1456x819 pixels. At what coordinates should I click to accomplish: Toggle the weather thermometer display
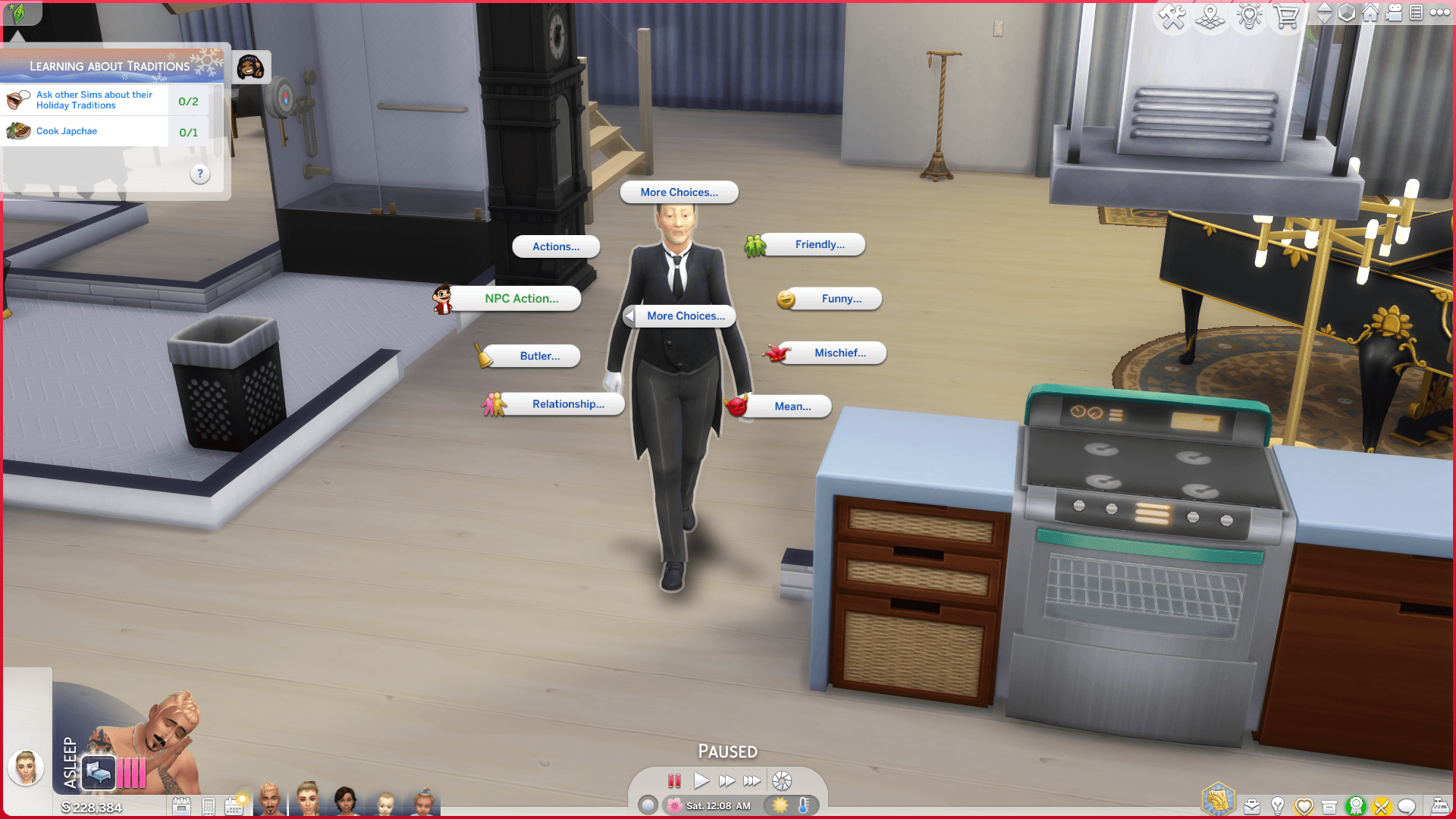(803, 806)
